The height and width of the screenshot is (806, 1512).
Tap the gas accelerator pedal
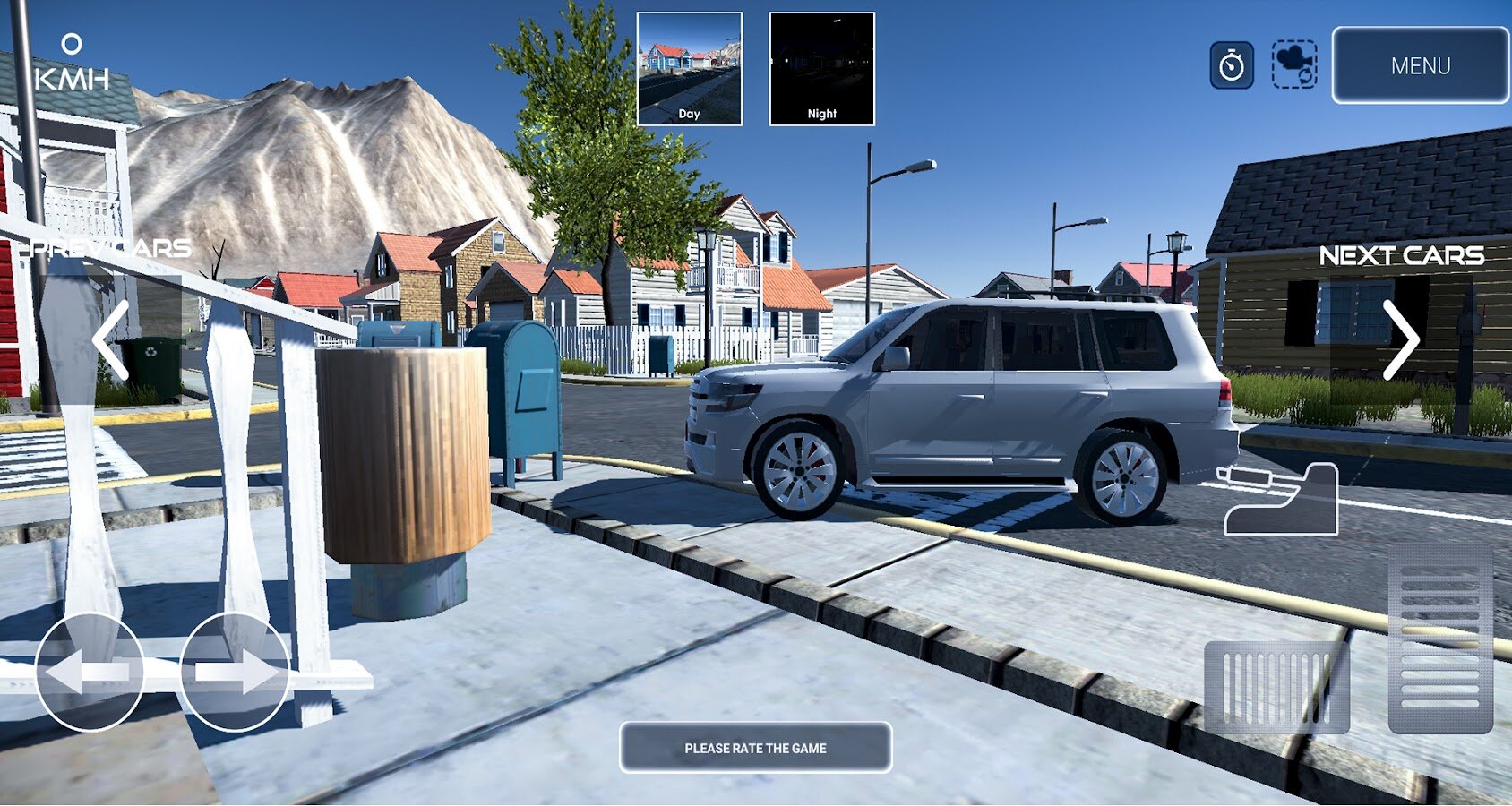1440,640
